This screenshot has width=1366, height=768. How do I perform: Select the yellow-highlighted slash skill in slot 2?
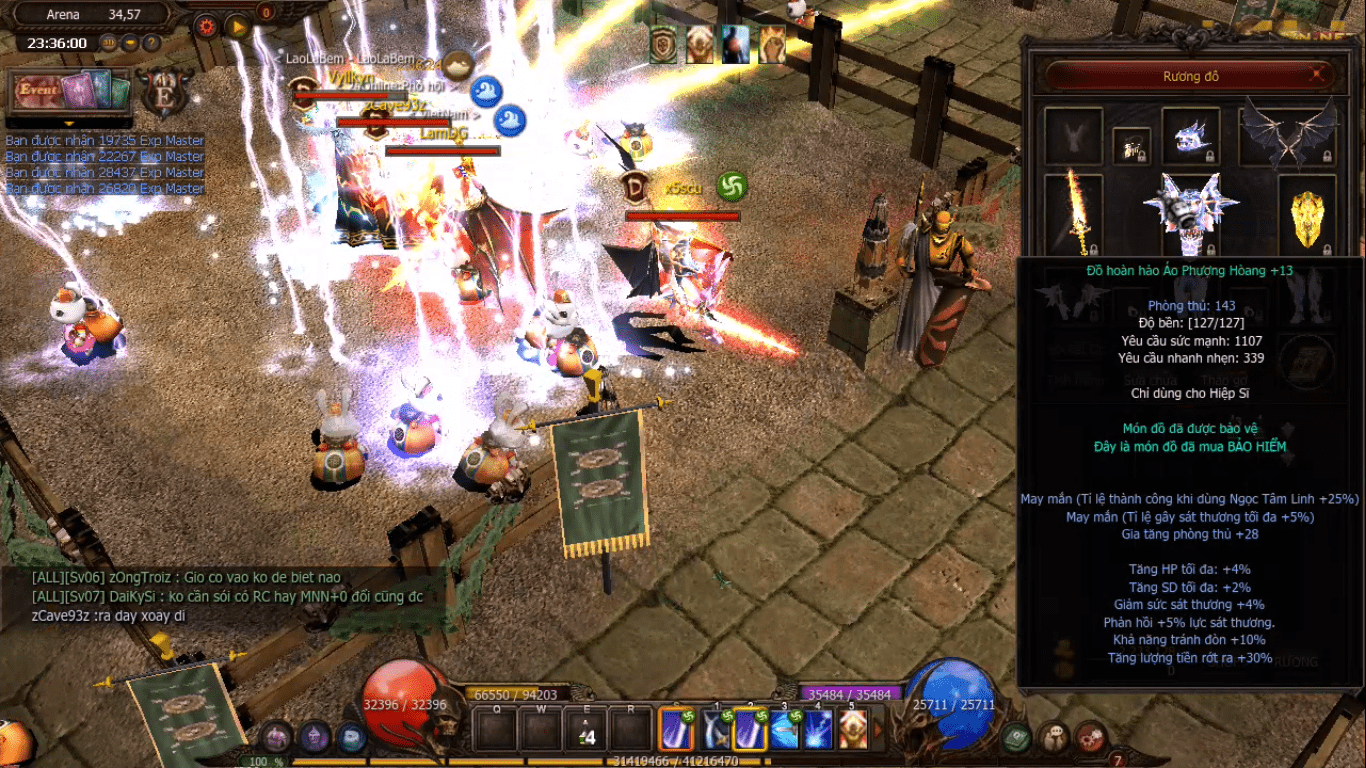click(x=750, y=729)
